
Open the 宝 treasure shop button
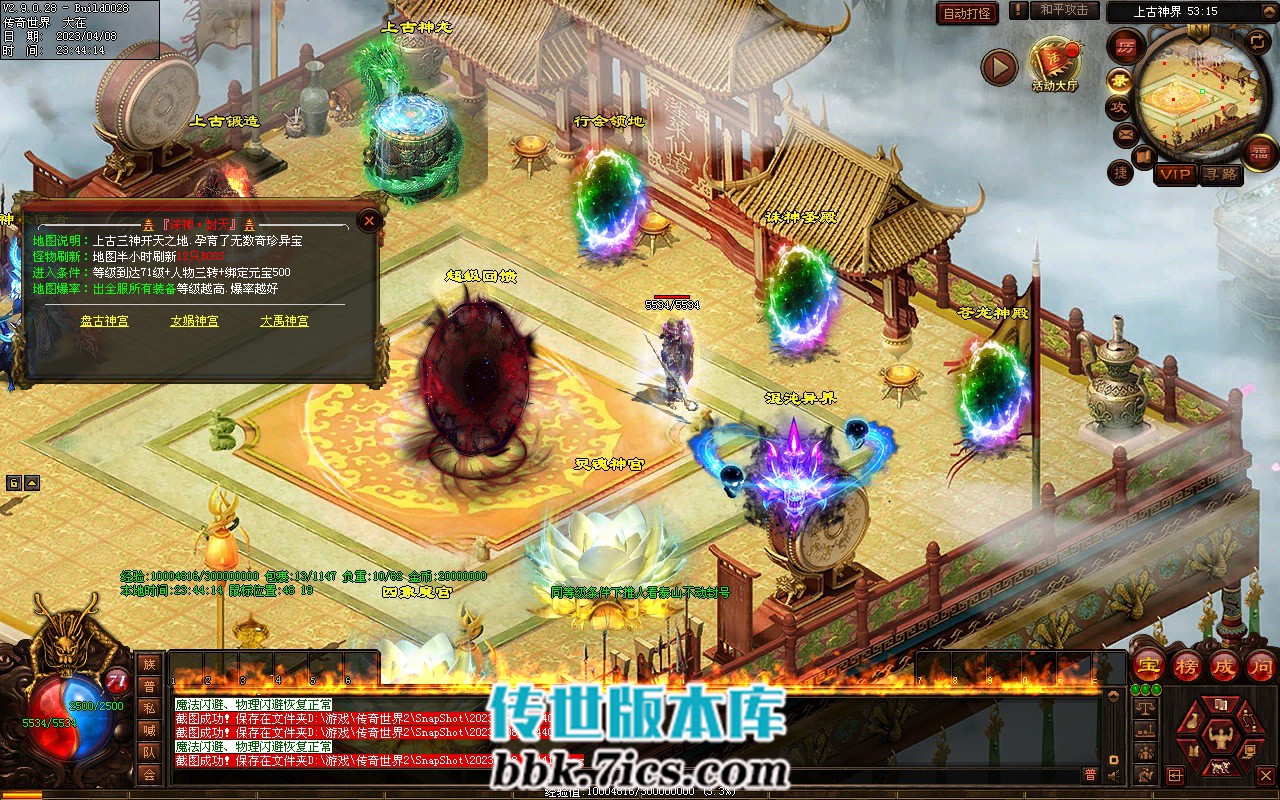point(1148,664)
